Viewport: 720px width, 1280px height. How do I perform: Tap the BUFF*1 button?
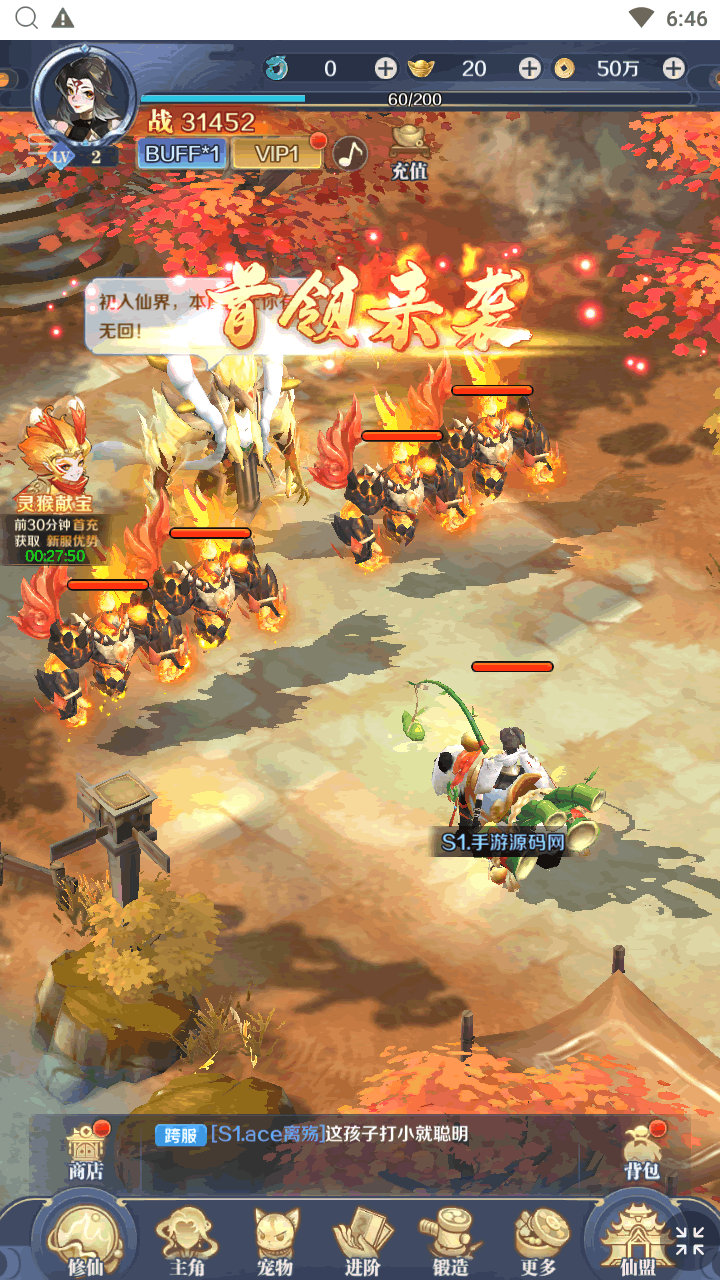(x=181, y=154)
